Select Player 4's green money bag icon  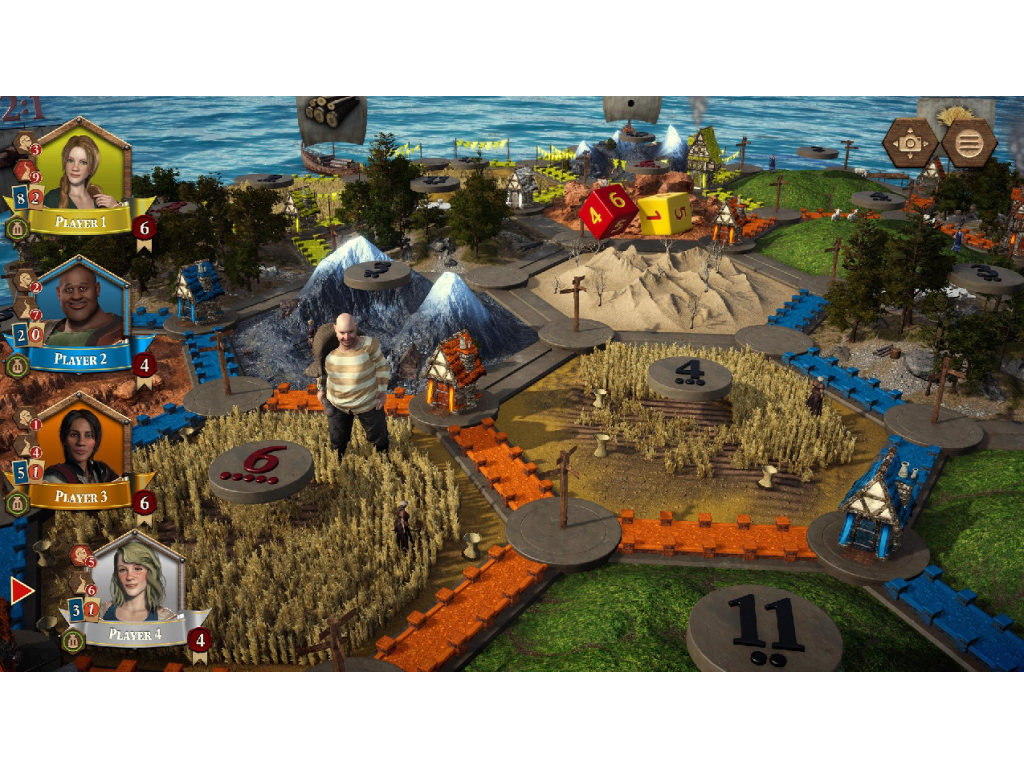point(72,640)
